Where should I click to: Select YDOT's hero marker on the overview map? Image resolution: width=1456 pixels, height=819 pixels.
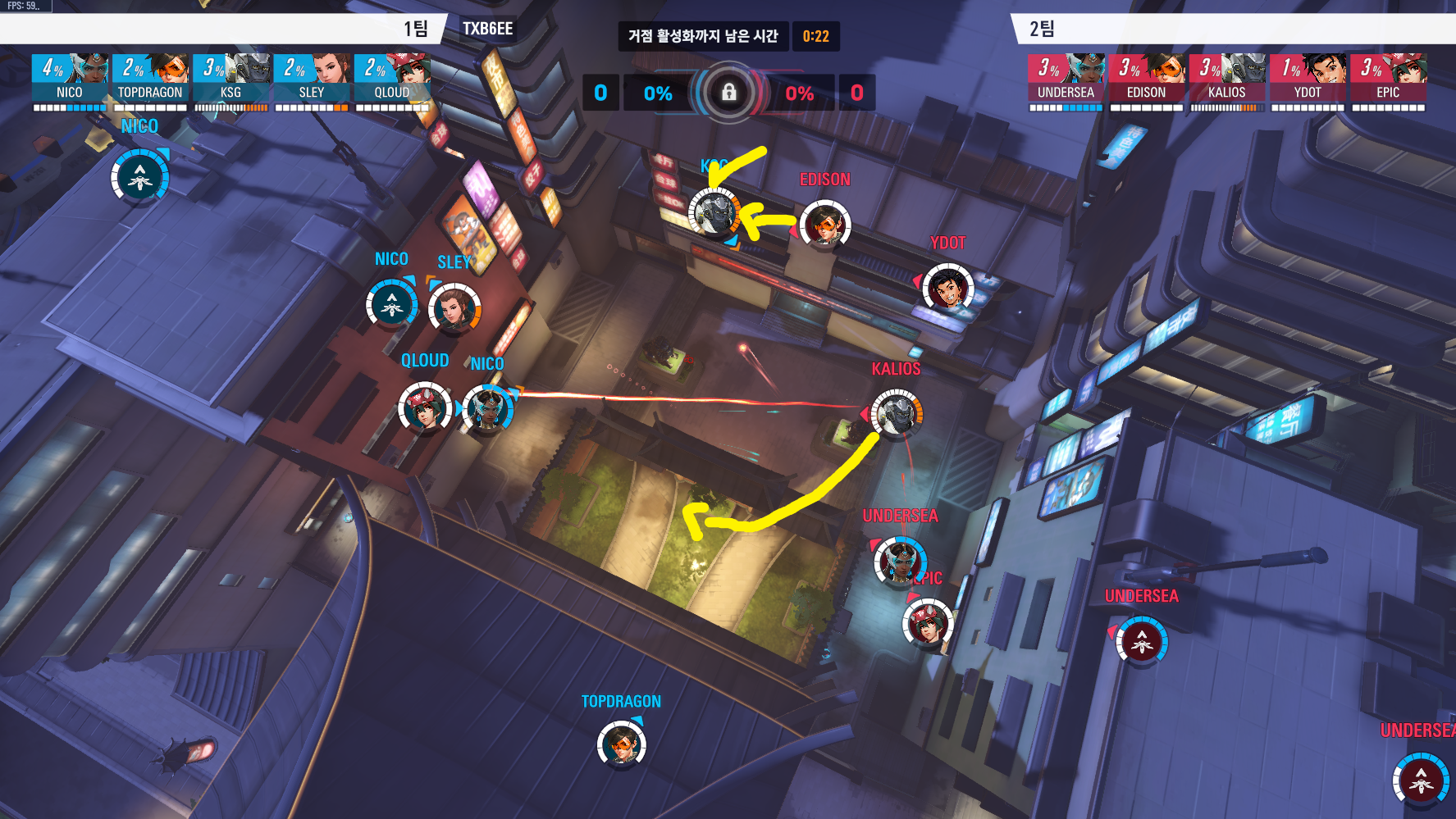[x=947, y=288]
